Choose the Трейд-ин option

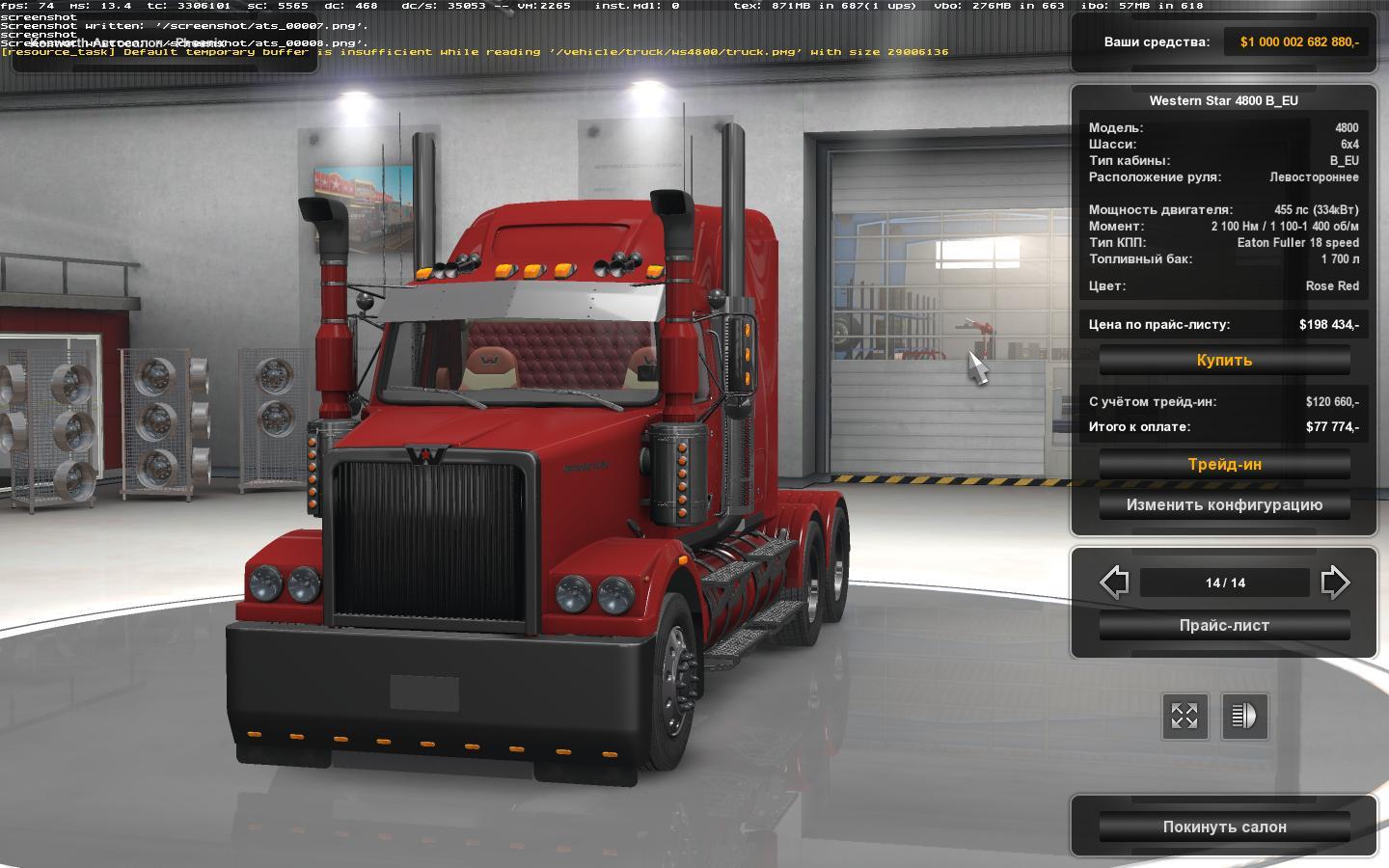click(x=1224, y=465)
